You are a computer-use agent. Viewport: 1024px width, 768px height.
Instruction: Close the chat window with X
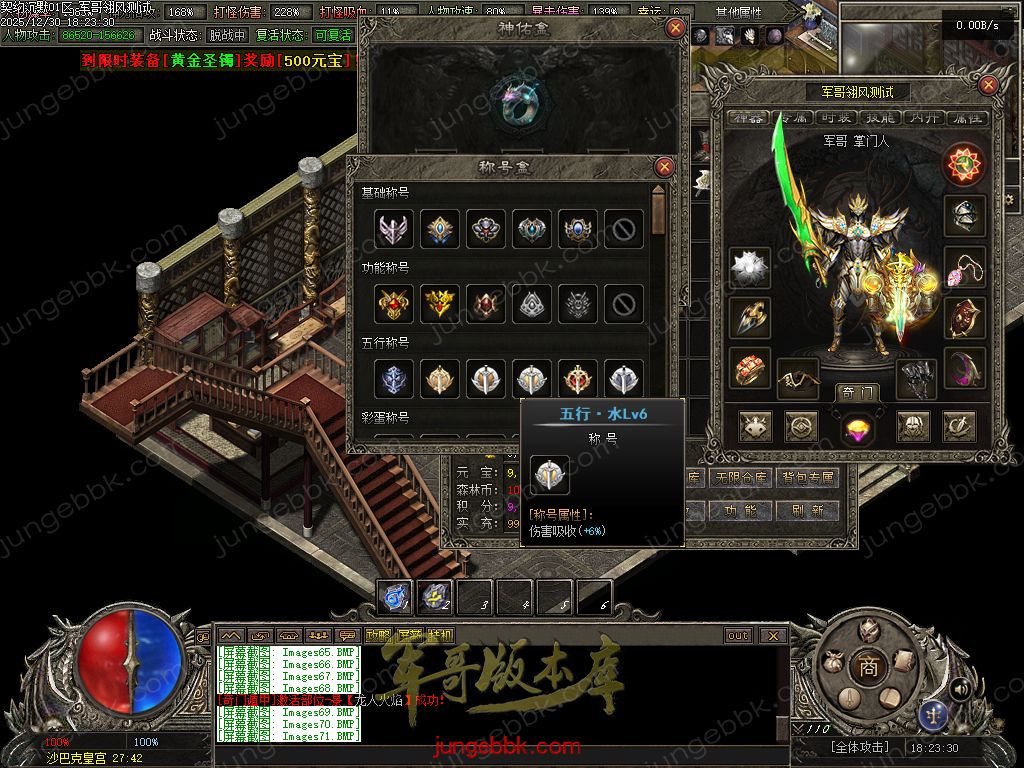pos(773,635)
